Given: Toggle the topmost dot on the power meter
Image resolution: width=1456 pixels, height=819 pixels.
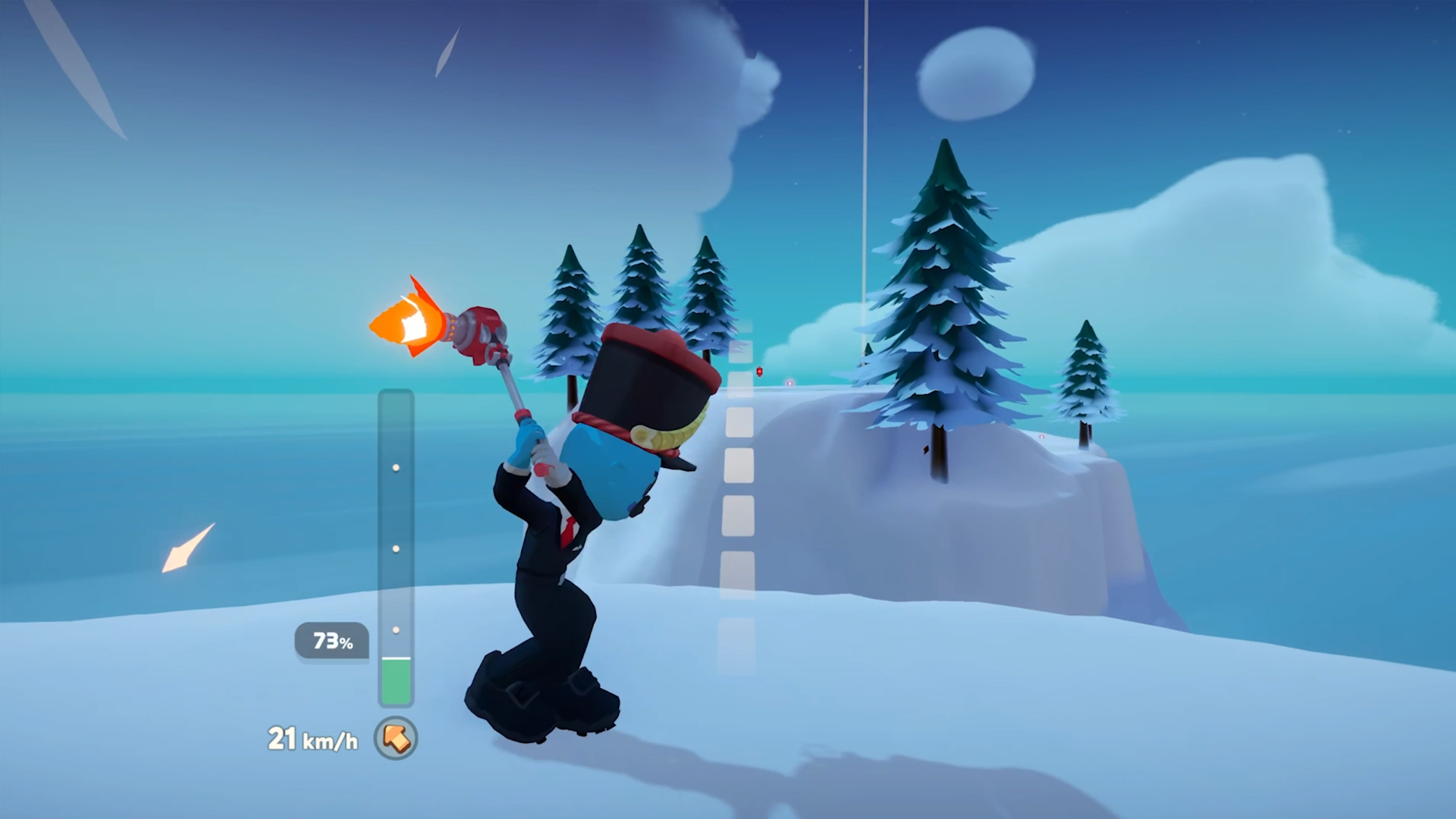Looking at the screenshot, I should [x=397, y=468].
